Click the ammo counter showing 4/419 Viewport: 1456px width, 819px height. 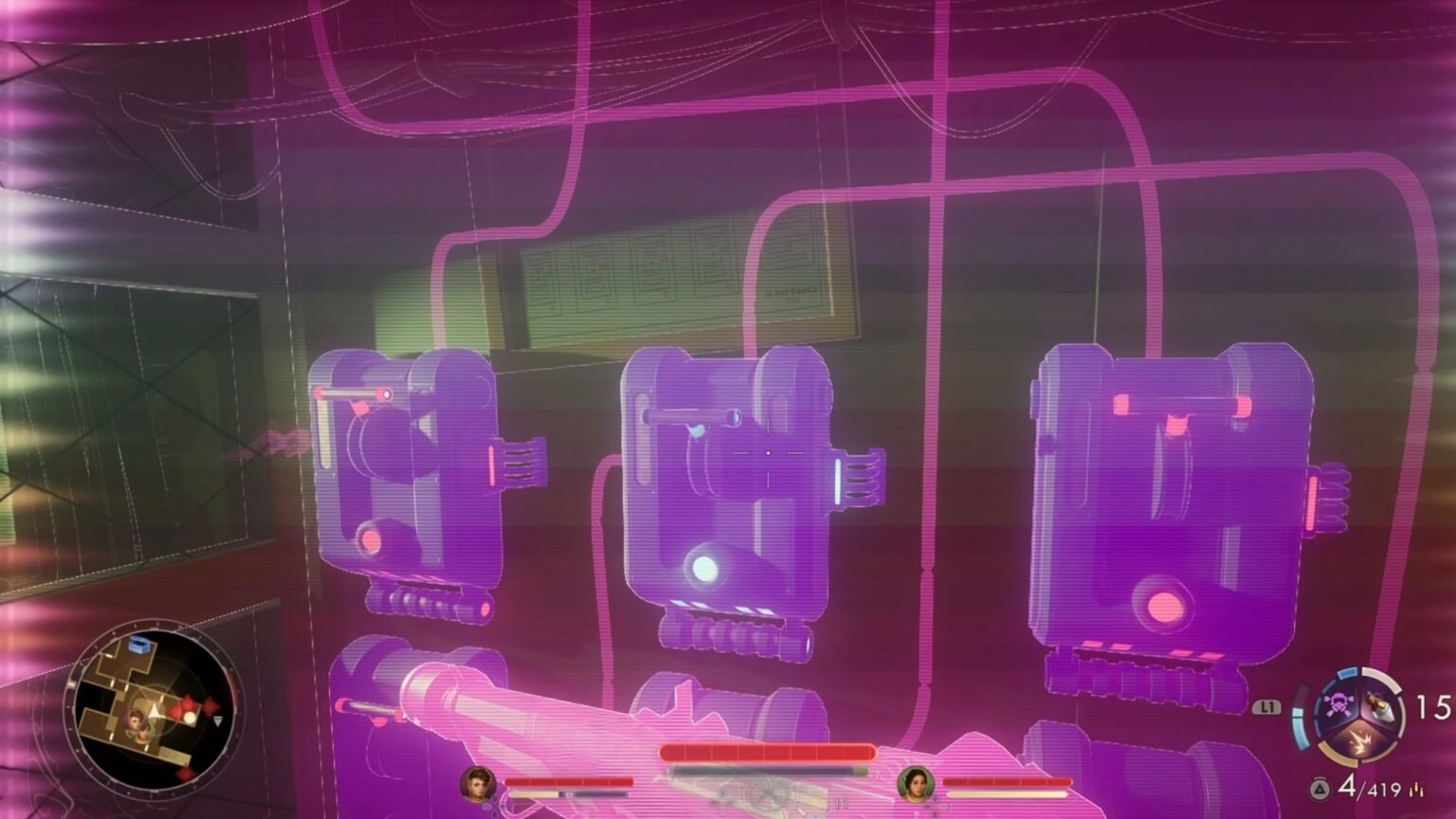click(x=1368, y=788)
